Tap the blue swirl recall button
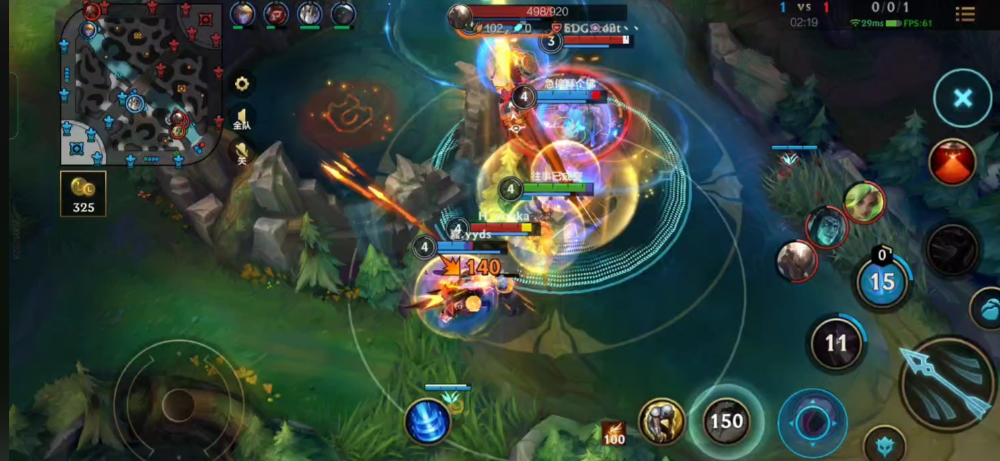The image size is (1000, 461). click(x=428, y=420)
